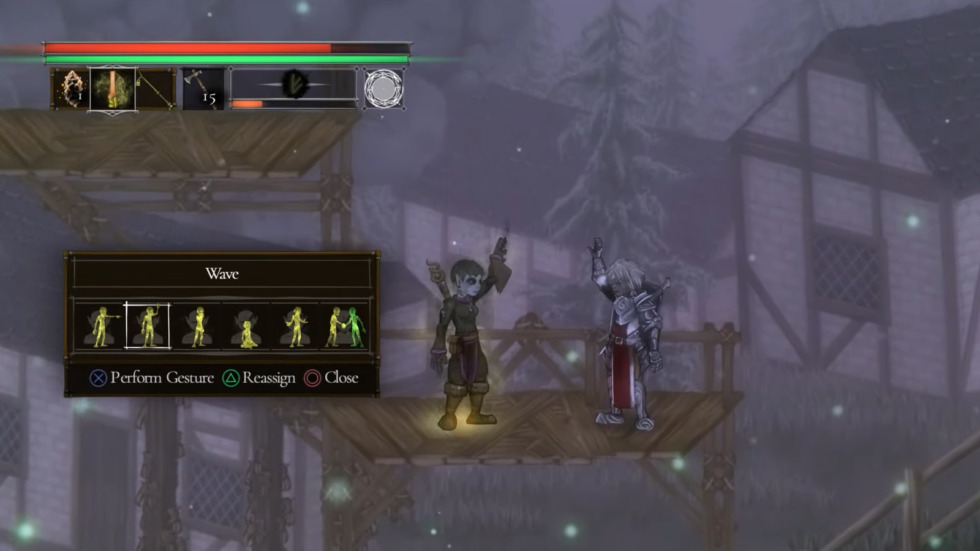Viewport: 980px width, 551px height.
Task: Click the dark rune spell slot
Action: [x=294, y=84]
